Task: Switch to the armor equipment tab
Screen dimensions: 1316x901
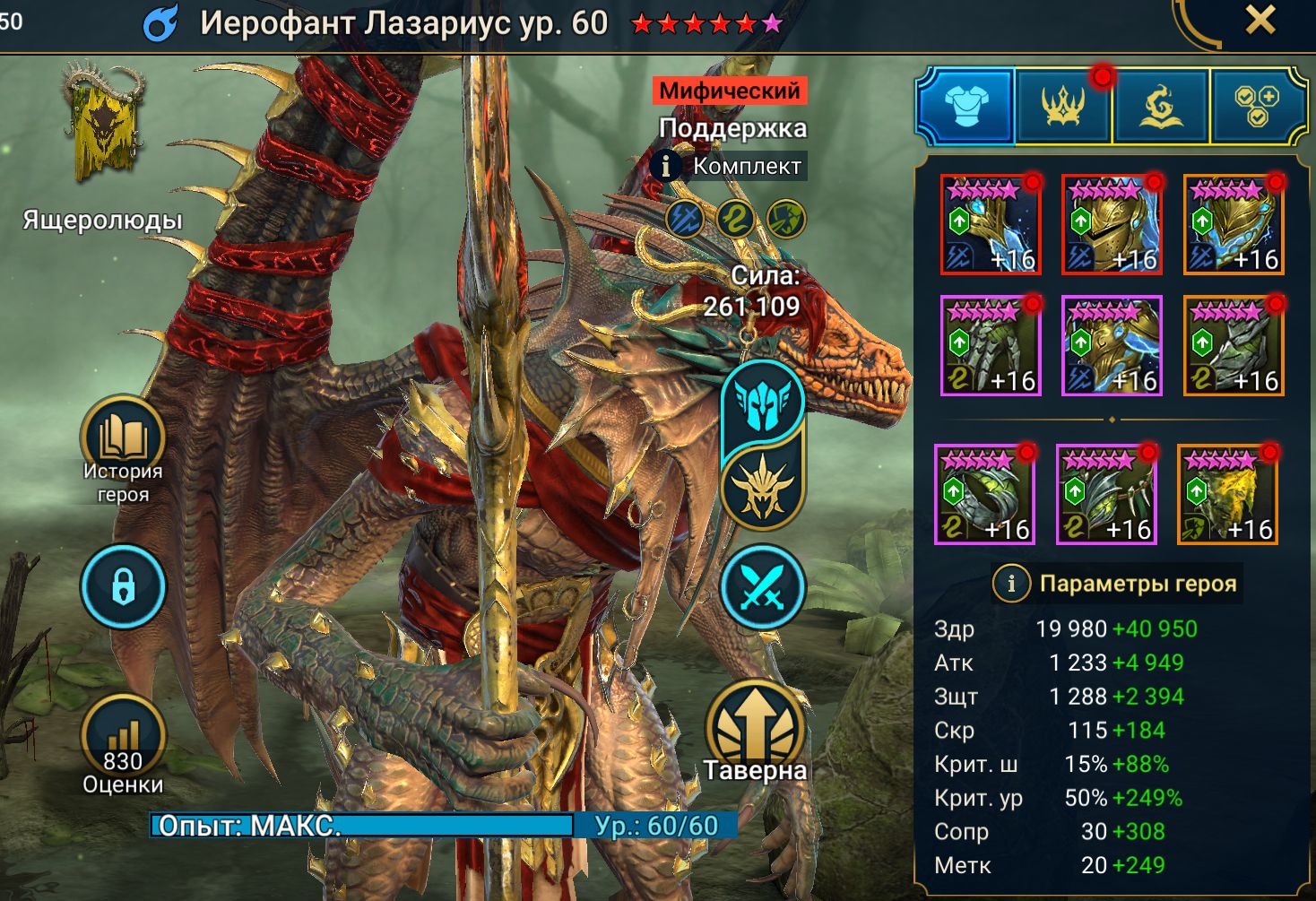Action: click(965, 106)
